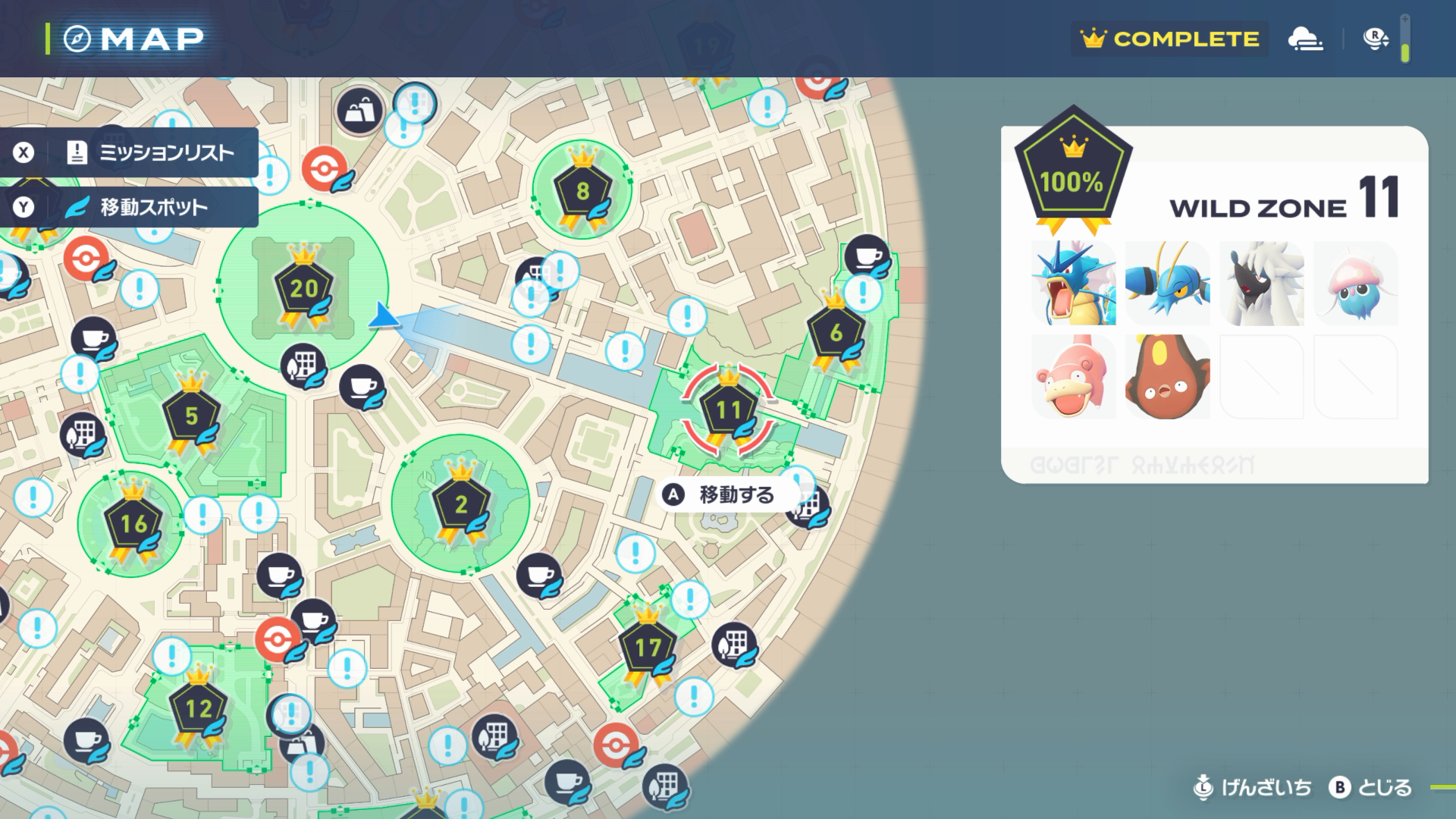Choose the Wild Zone 8 marker
Viewport: 1456px width, 819px height.
point(582,191)
